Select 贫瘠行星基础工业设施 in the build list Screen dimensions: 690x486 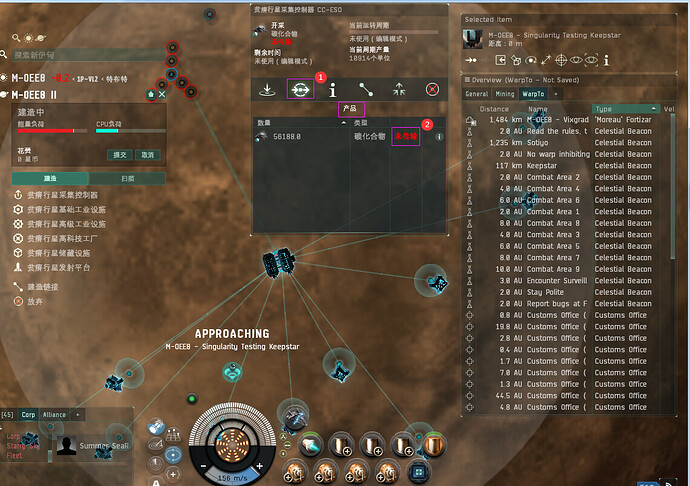[65, 210]
